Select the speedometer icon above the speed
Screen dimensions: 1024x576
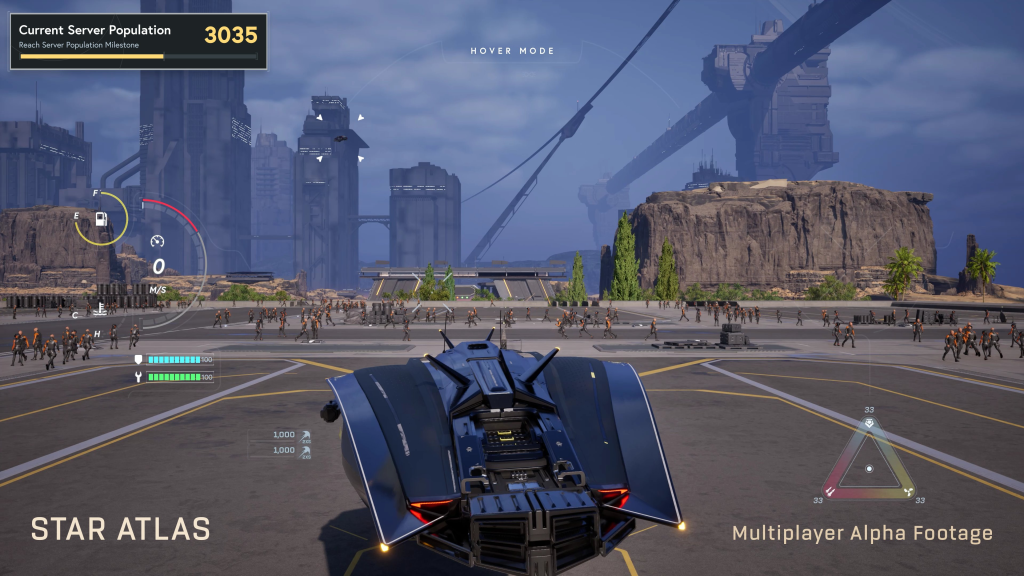click(157, 241)
